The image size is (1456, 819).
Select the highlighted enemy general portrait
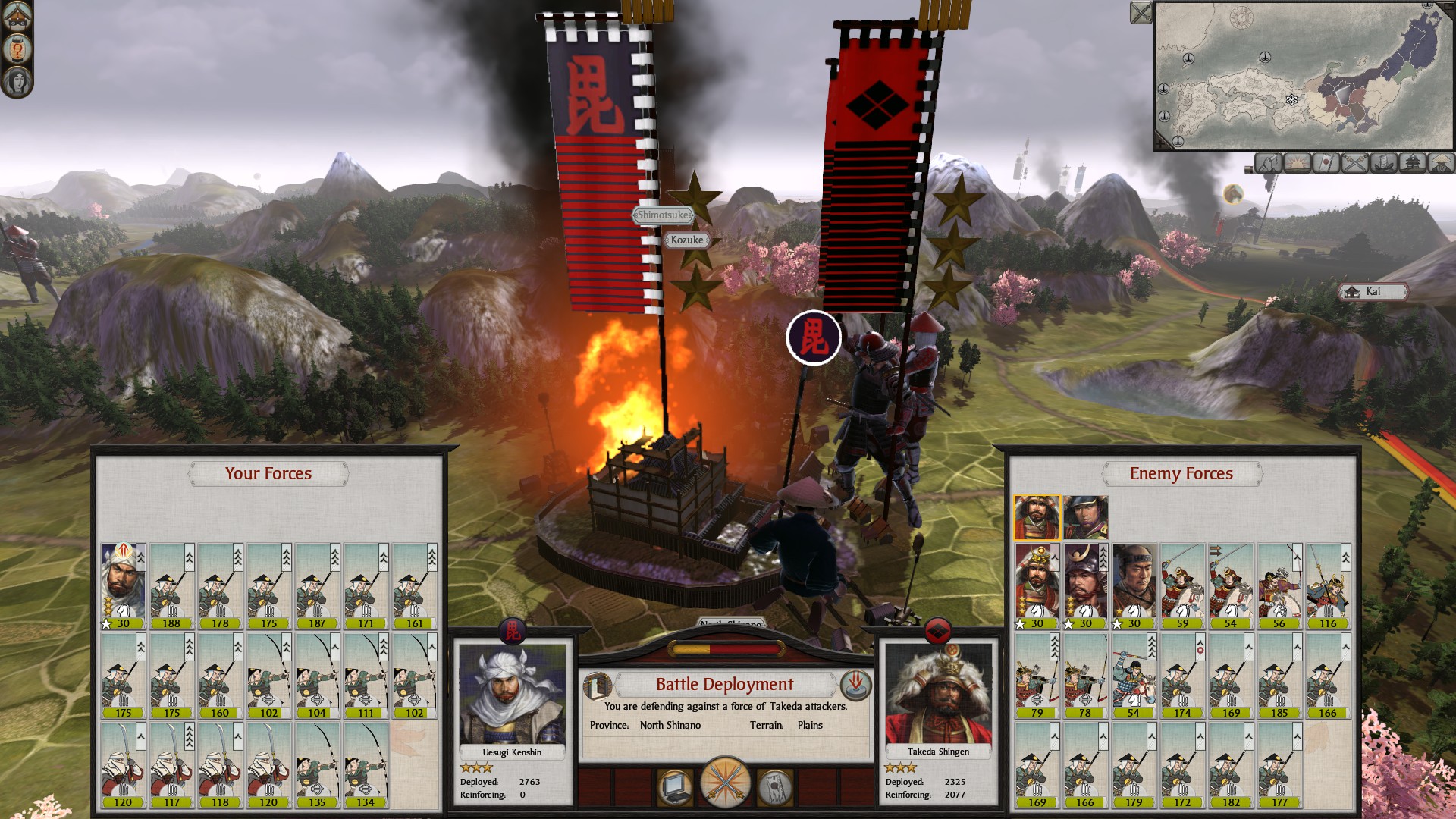tap(1037, 517)
